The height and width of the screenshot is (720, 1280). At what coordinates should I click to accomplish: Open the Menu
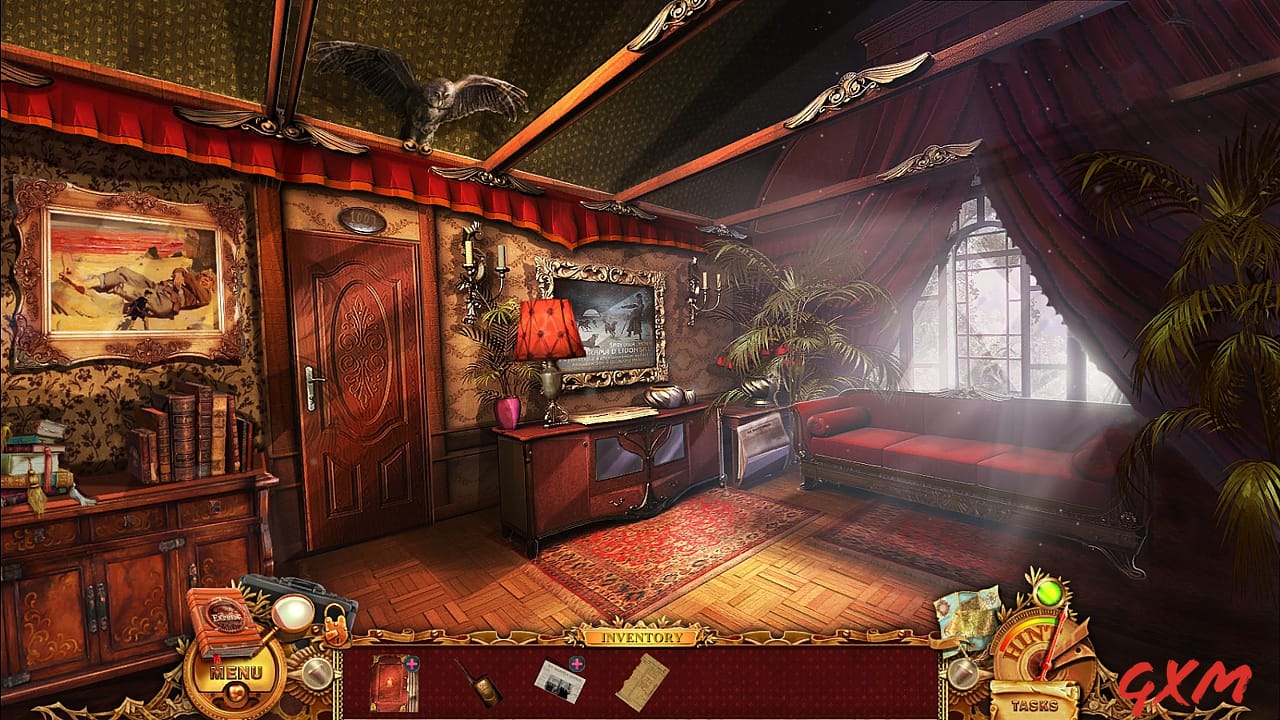[x=236, y=672]
